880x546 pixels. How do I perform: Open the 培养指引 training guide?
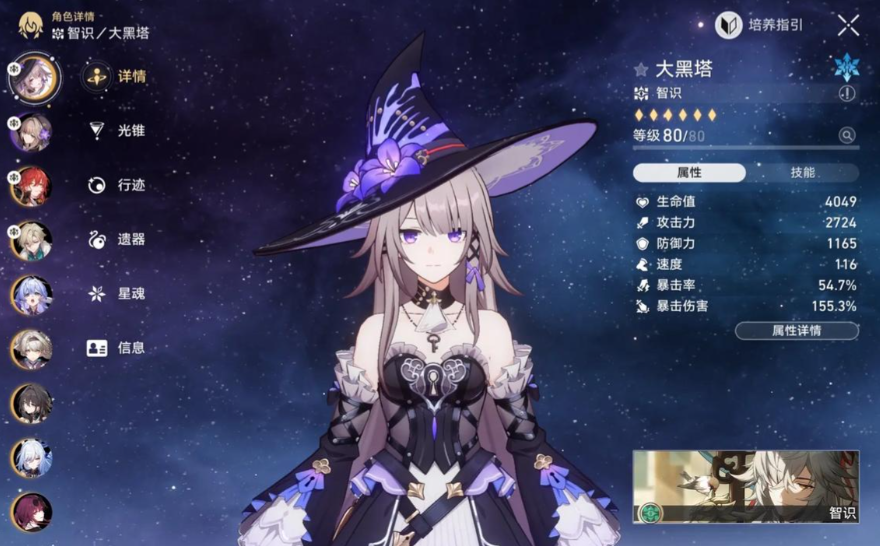(760, 25)
